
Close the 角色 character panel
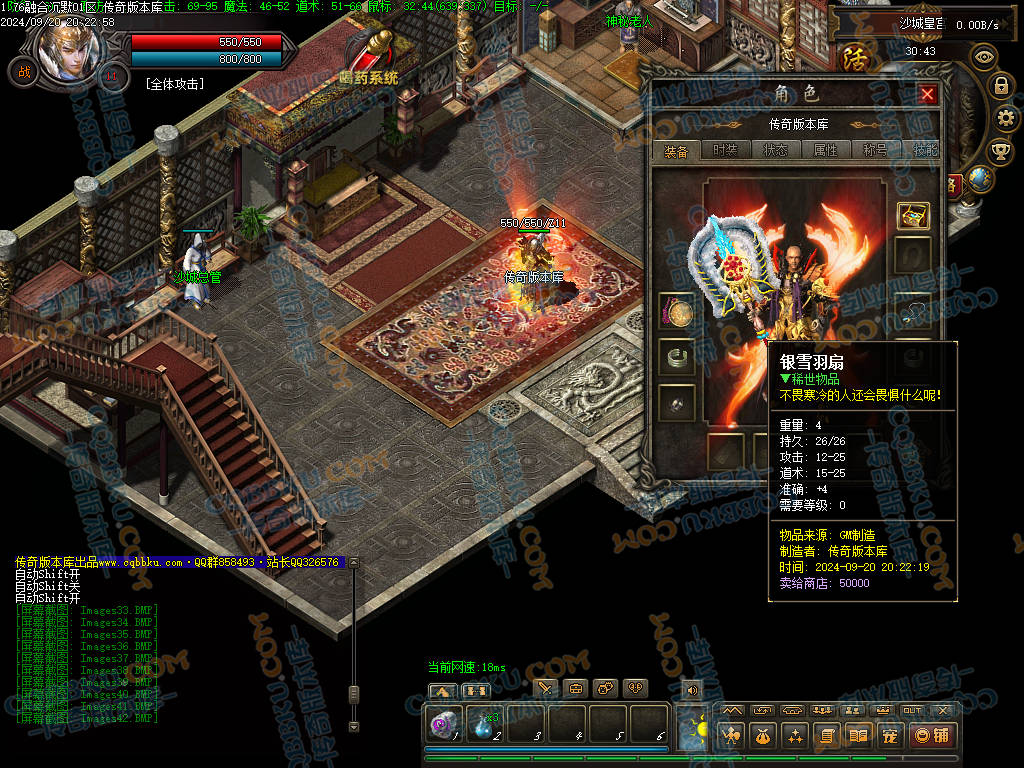click(927, 95)
